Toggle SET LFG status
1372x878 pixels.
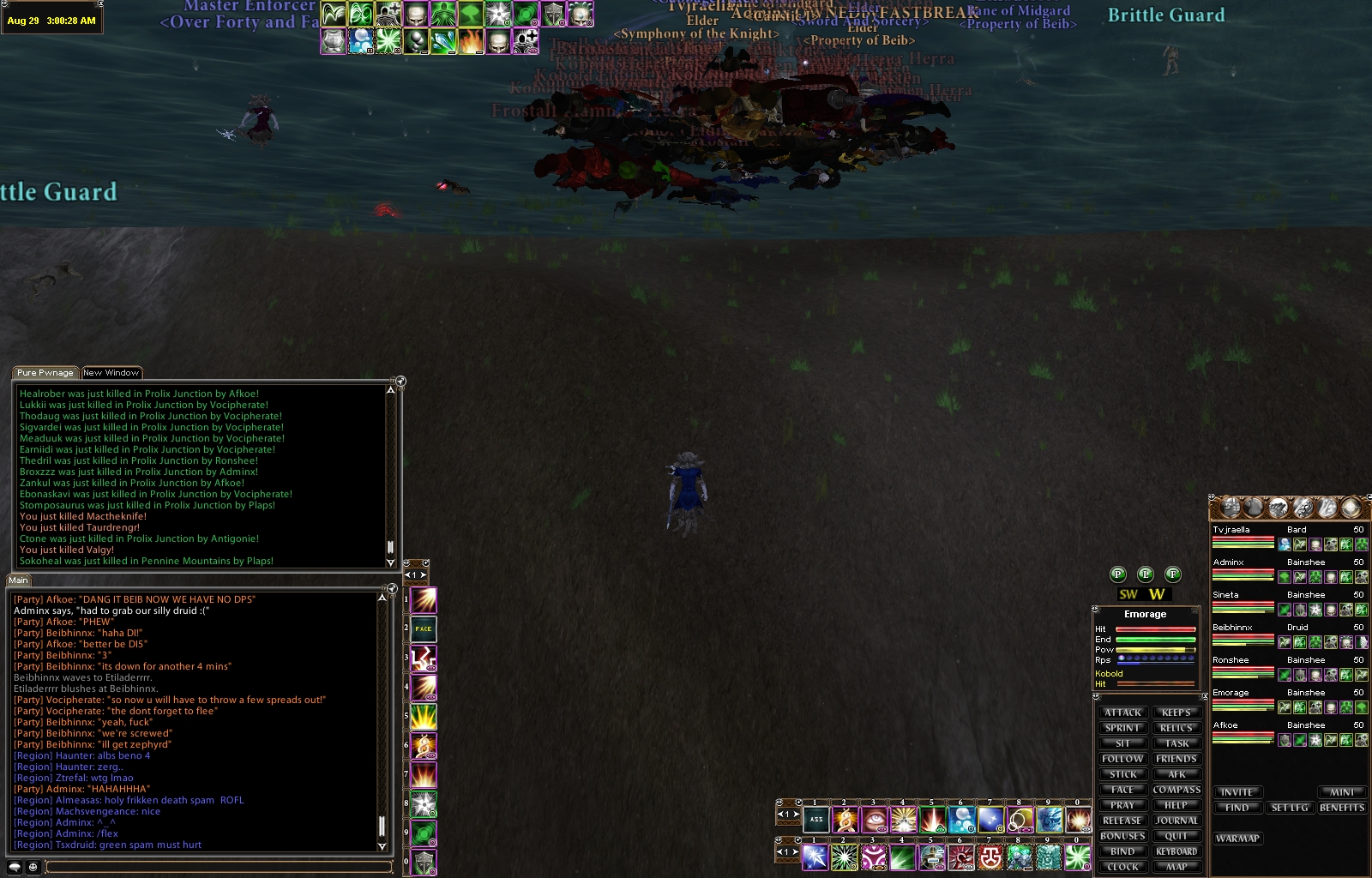1290,808
